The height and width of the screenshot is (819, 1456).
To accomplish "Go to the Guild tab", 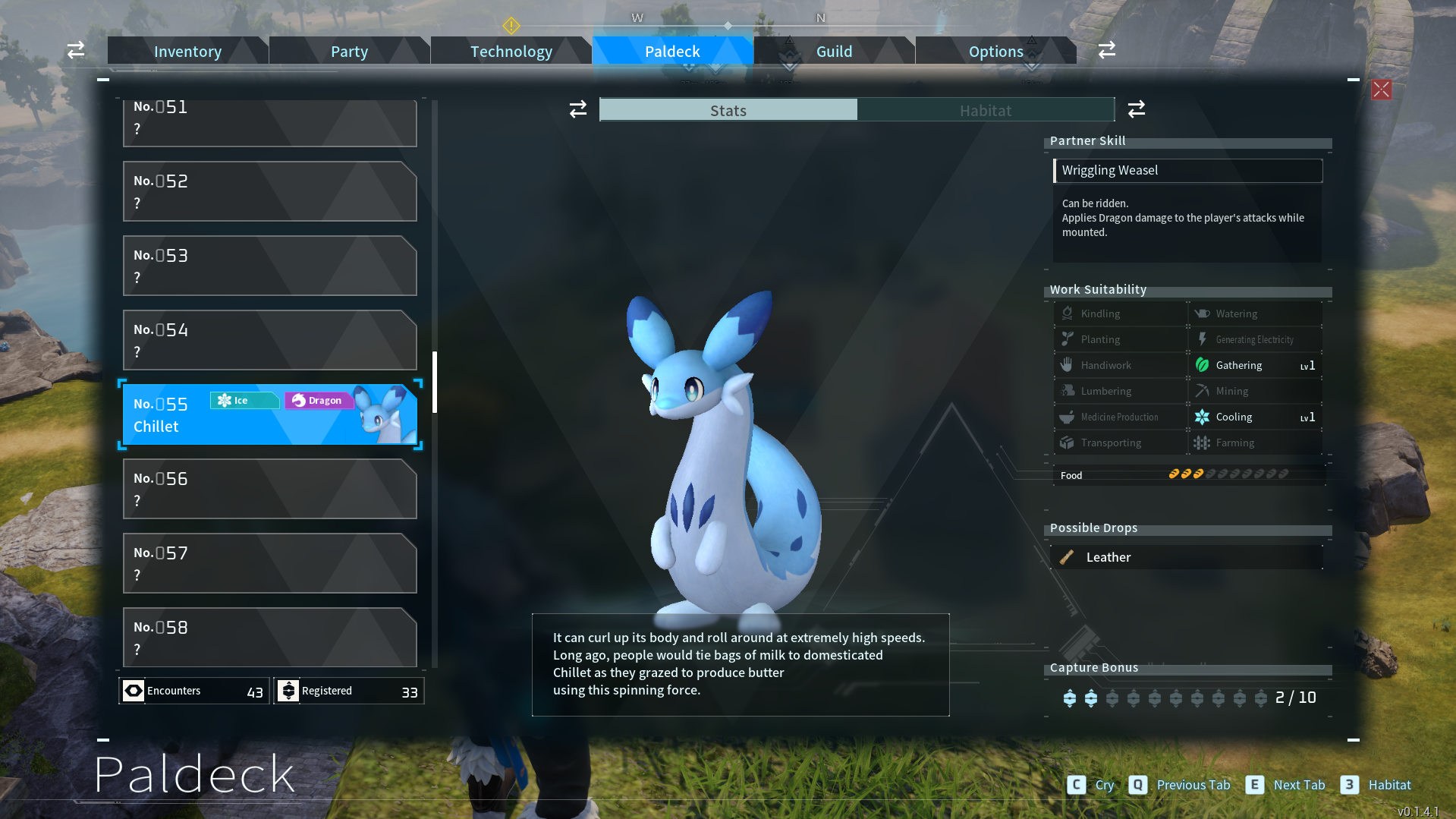I will point(834,51).
